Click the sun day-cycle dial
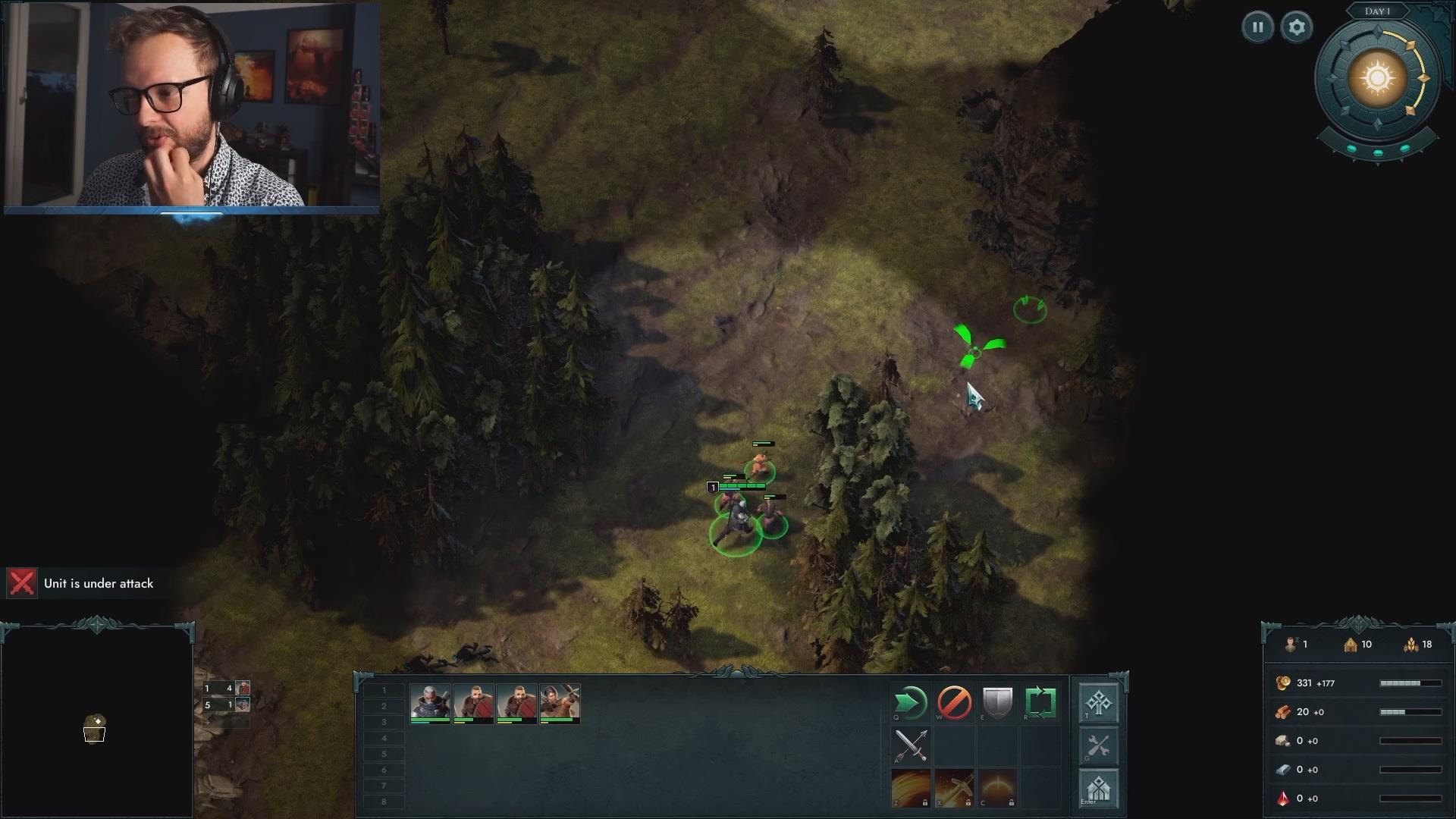The image size is (1456, 819). pyautogui.click(x=1377, y=80)
